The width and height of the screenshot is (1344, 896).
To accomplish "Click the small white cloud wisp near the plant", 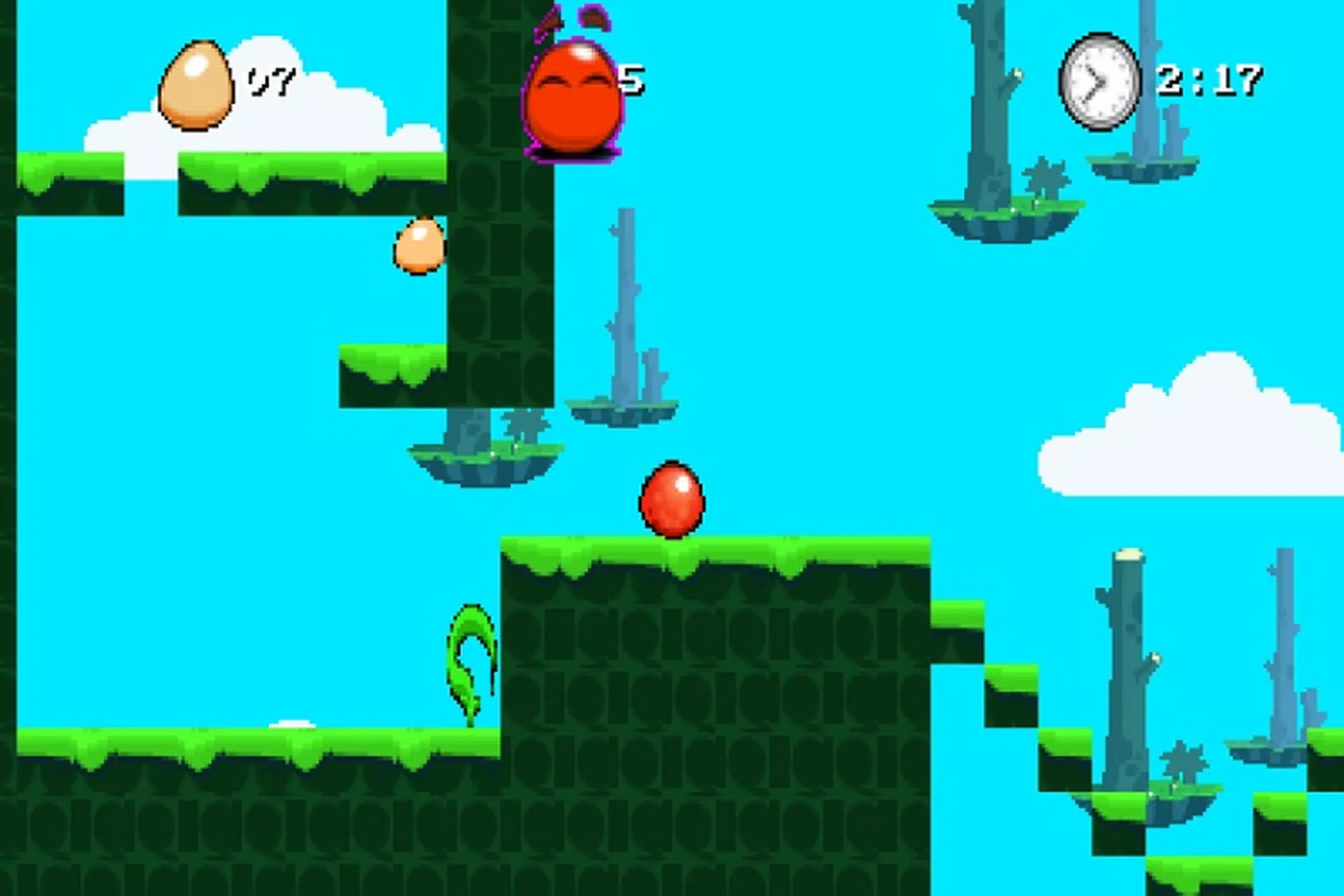I will 294,722.
